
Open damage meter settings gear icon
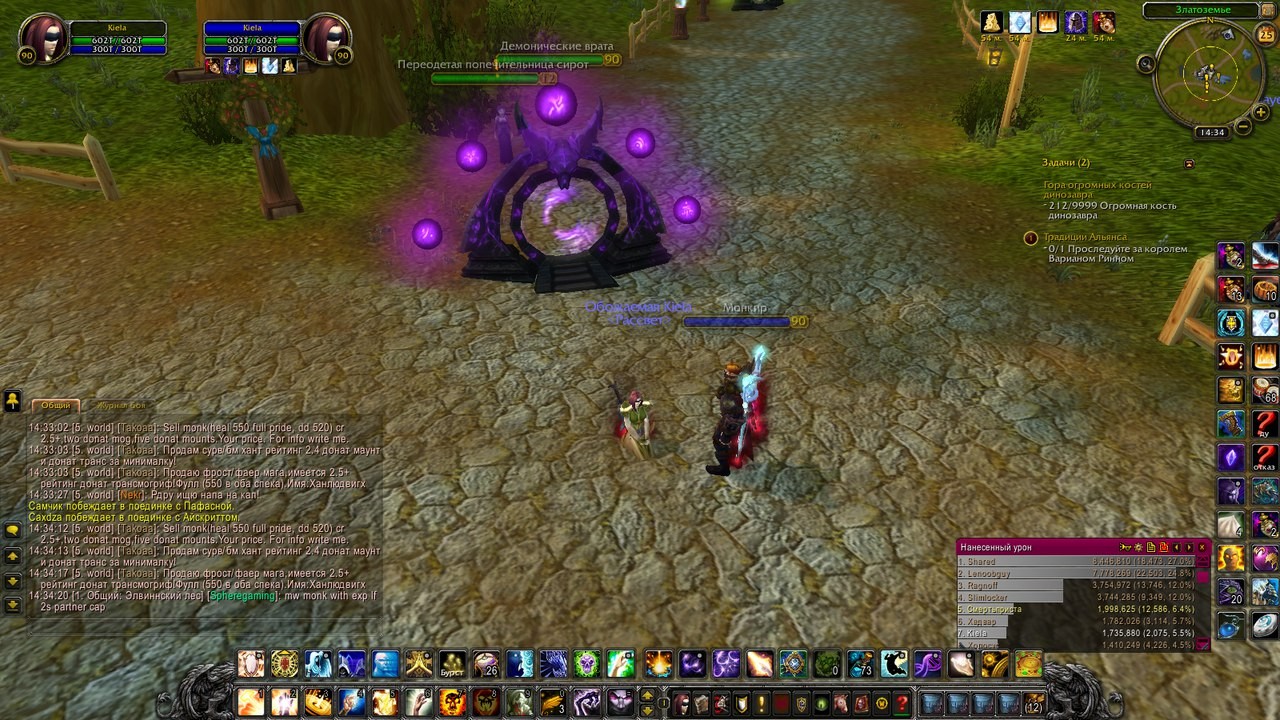pyautogui.click(x=1138, y=547)
